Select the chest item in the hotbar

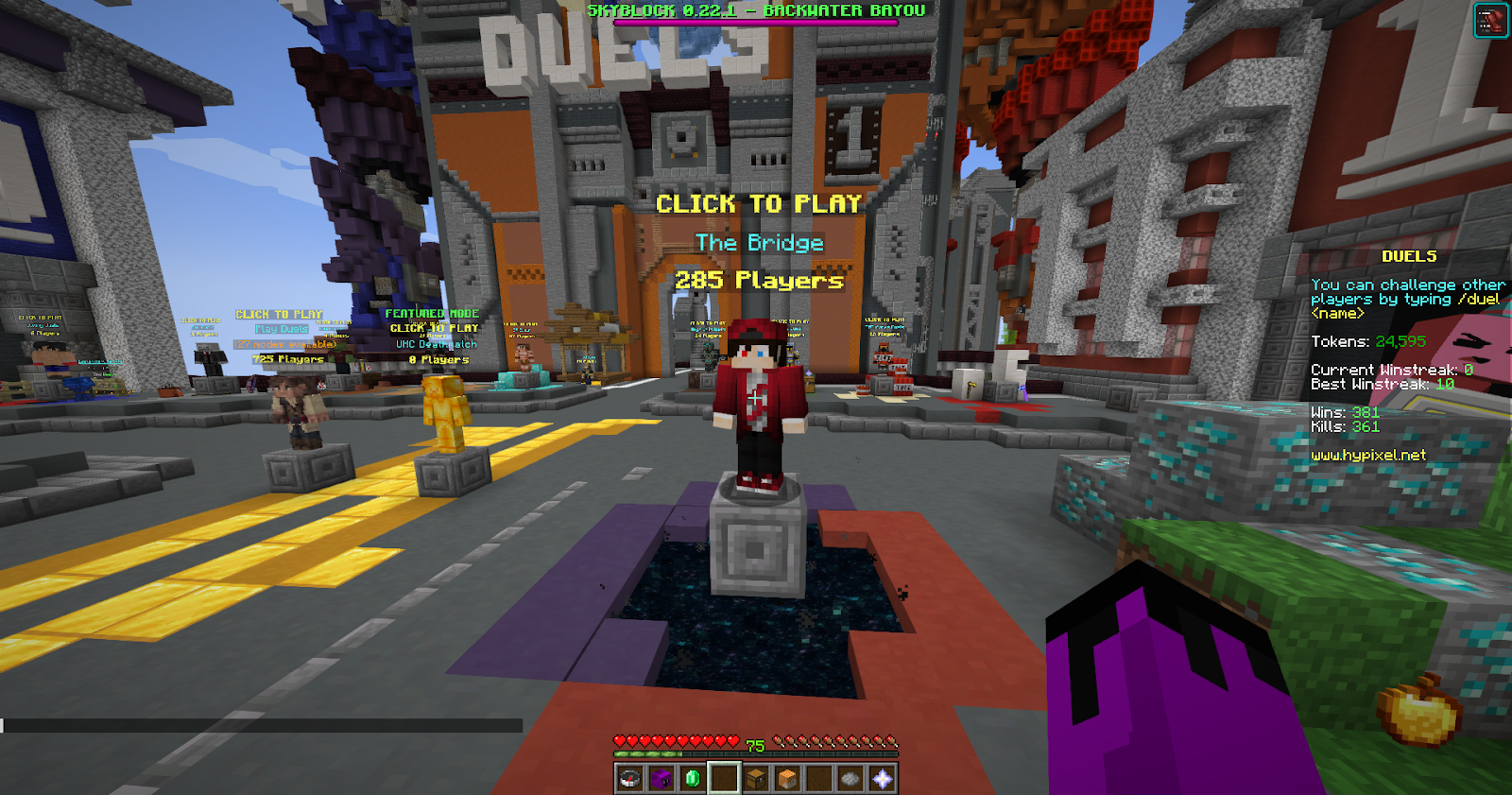click(756, 777)
